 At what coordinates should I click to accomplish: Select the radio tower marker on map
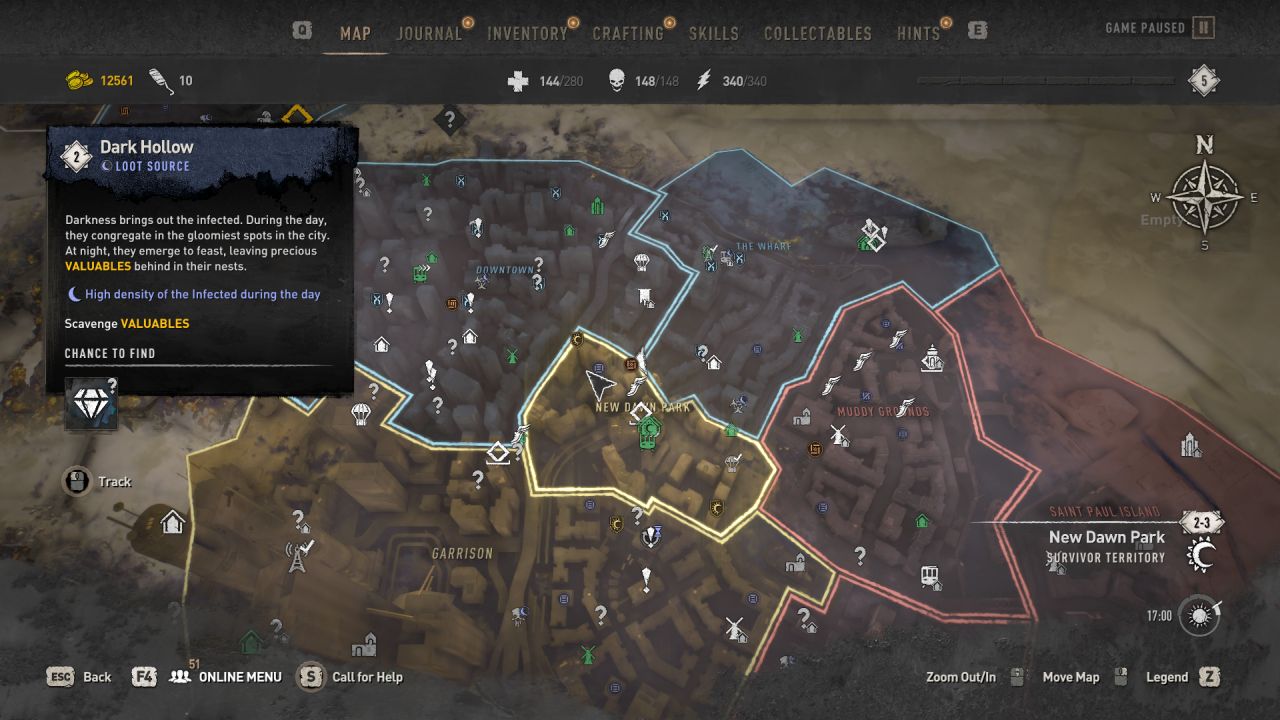pyautogui.click(x=297, y=555)
